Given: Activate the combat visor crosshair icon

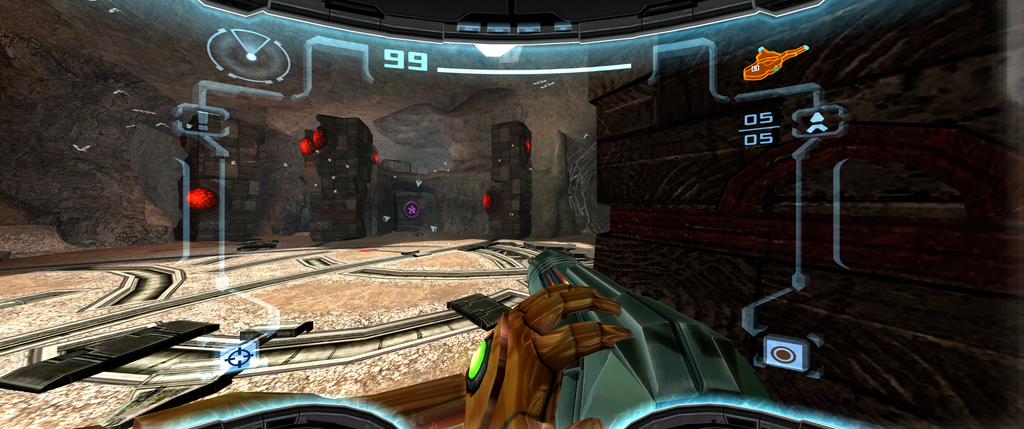Looking at the screenshot, I should click(x=239, y=355).
